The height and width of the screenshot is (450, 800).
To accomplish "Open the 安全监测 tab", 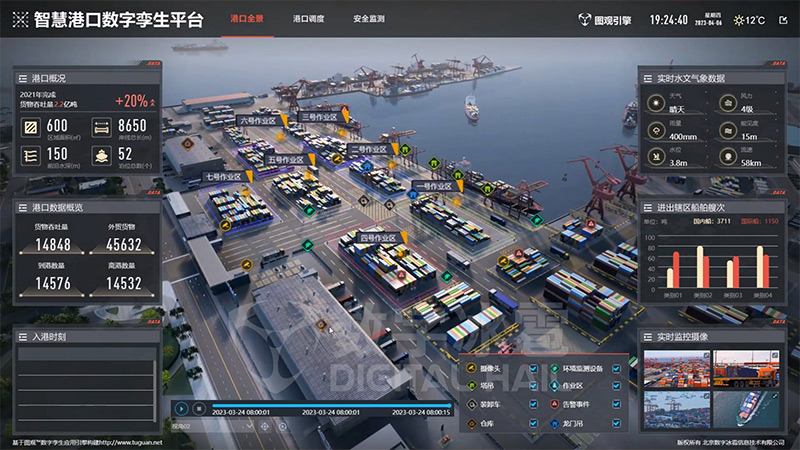I will point(369,19).
